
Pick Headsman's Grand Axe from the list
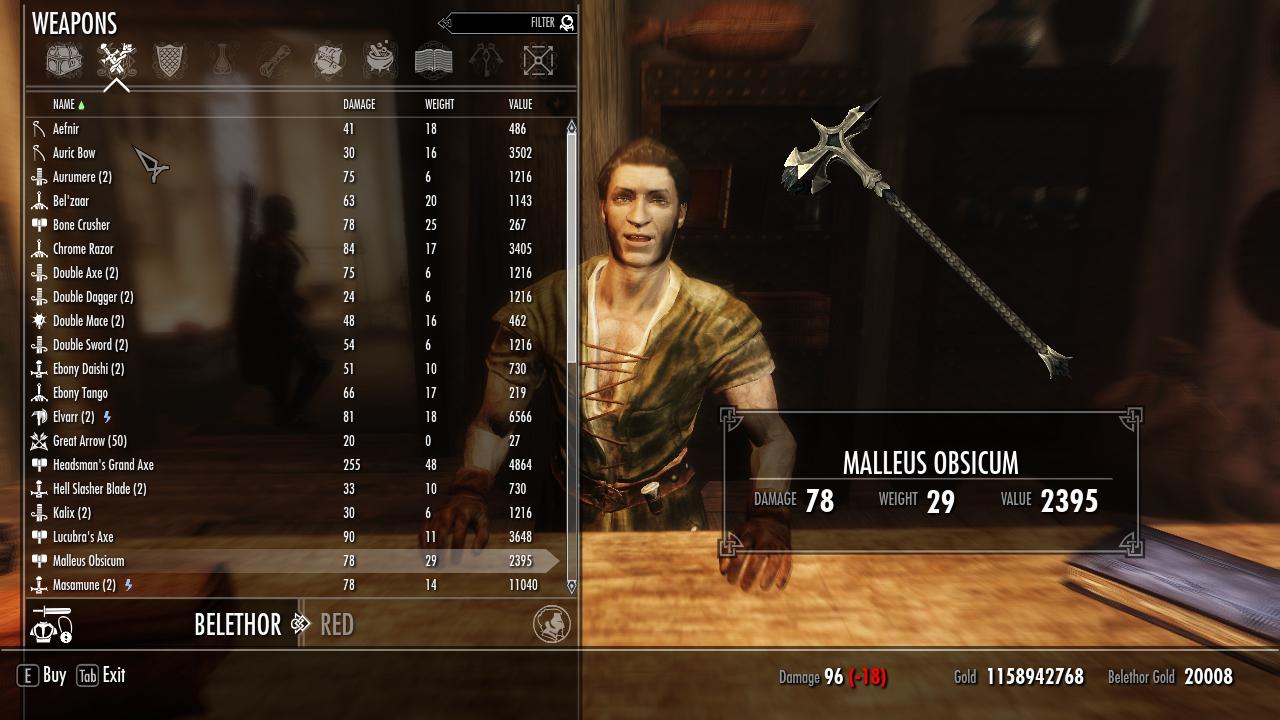(103, 465)
